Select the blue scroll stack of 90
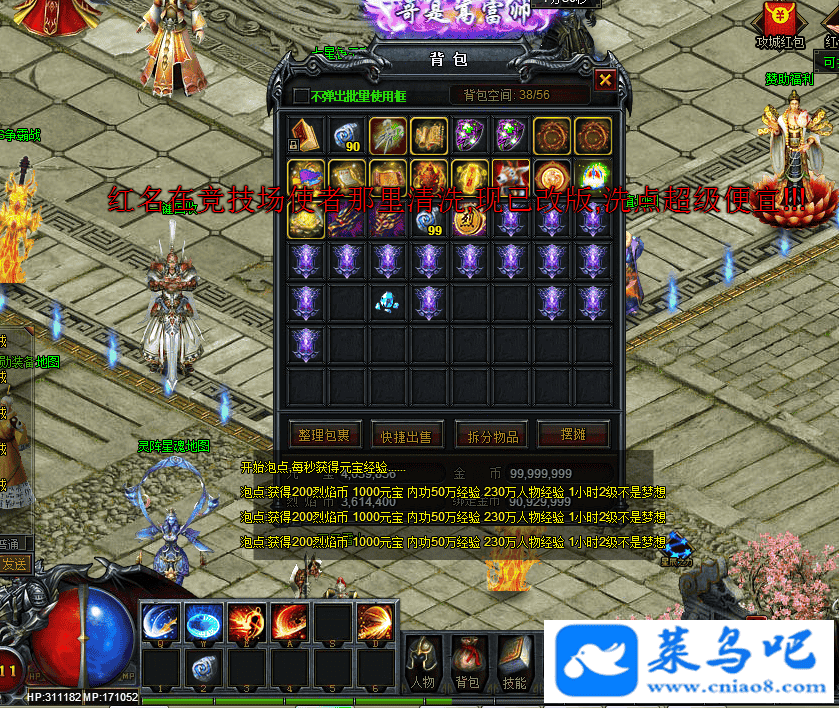839x708 pixels. (345, 135)
